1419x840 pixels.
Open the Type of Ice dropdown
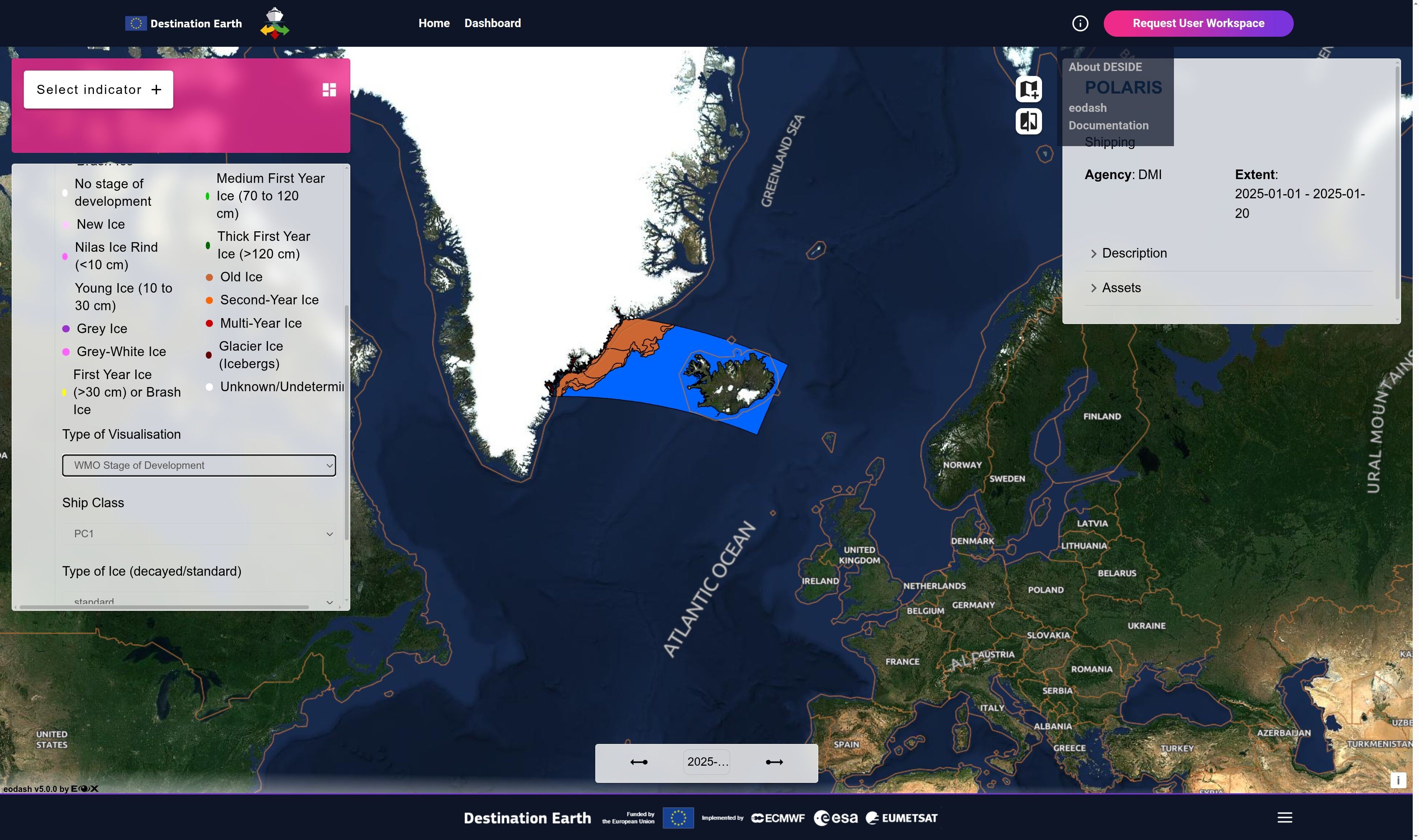pyautogui.click(x=199, y=601)
